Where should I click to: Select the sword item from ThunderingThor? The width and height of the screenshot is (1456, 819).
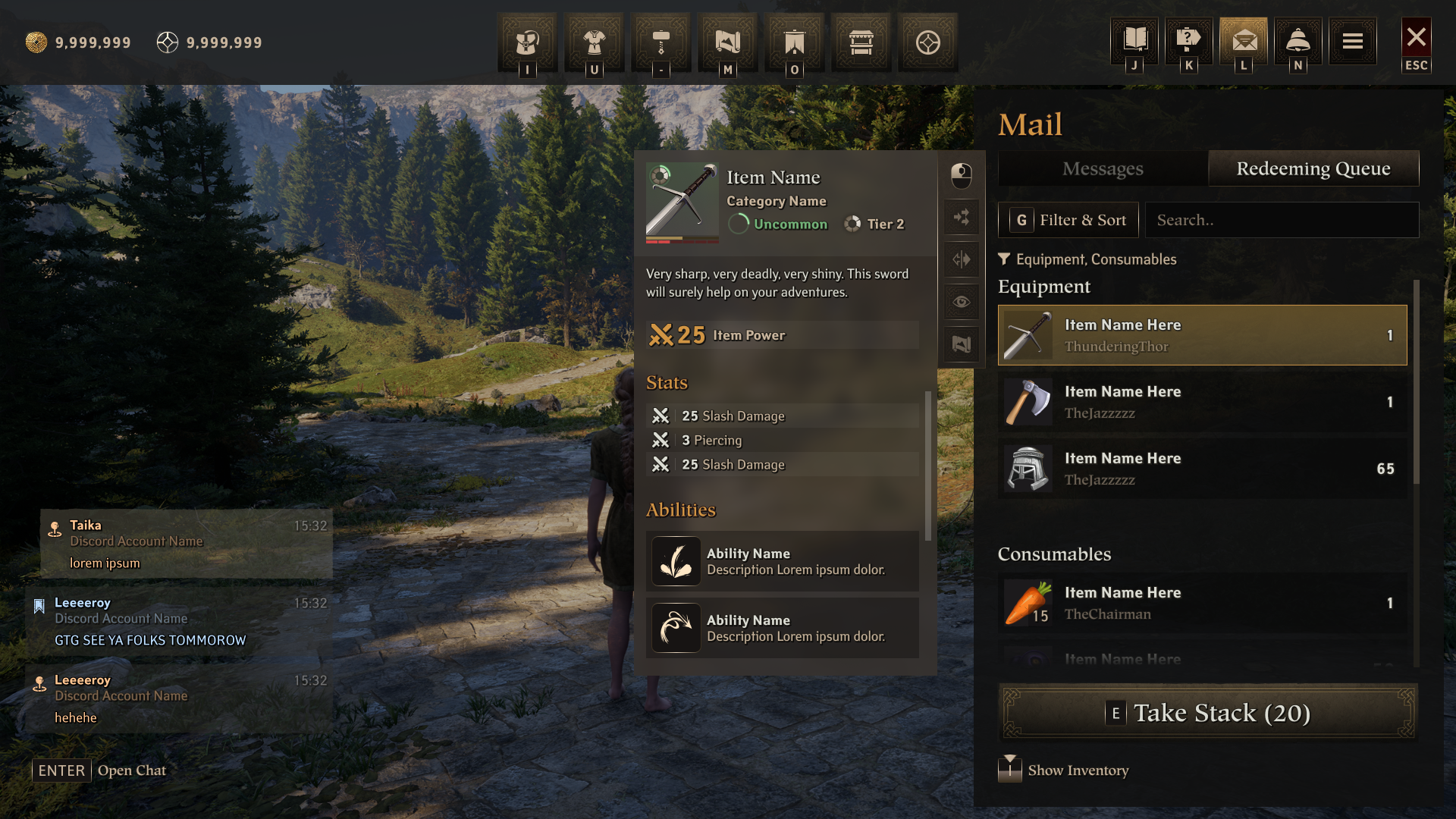click(1202, 335)
